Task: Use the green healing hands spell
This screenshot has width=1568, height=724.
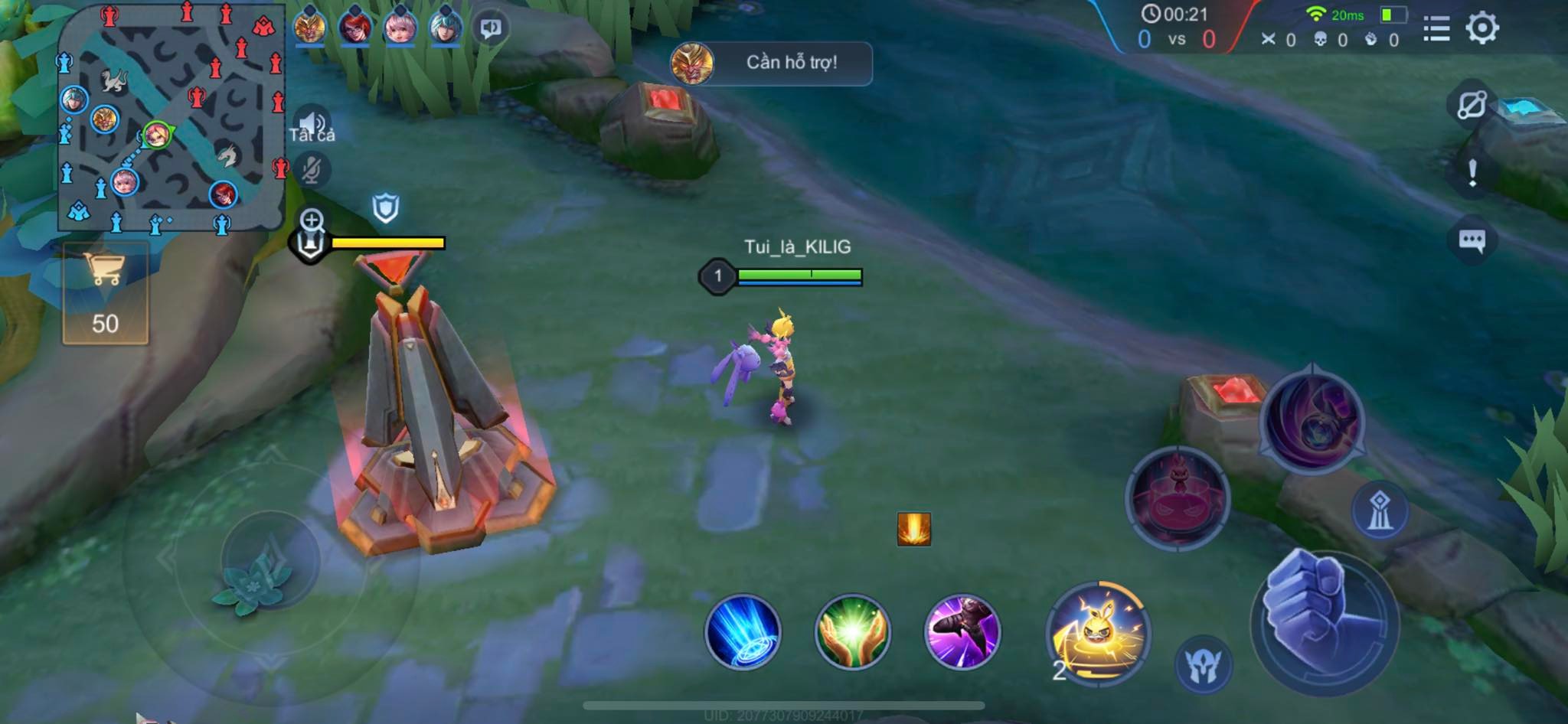Action: [x=852, y=632]
